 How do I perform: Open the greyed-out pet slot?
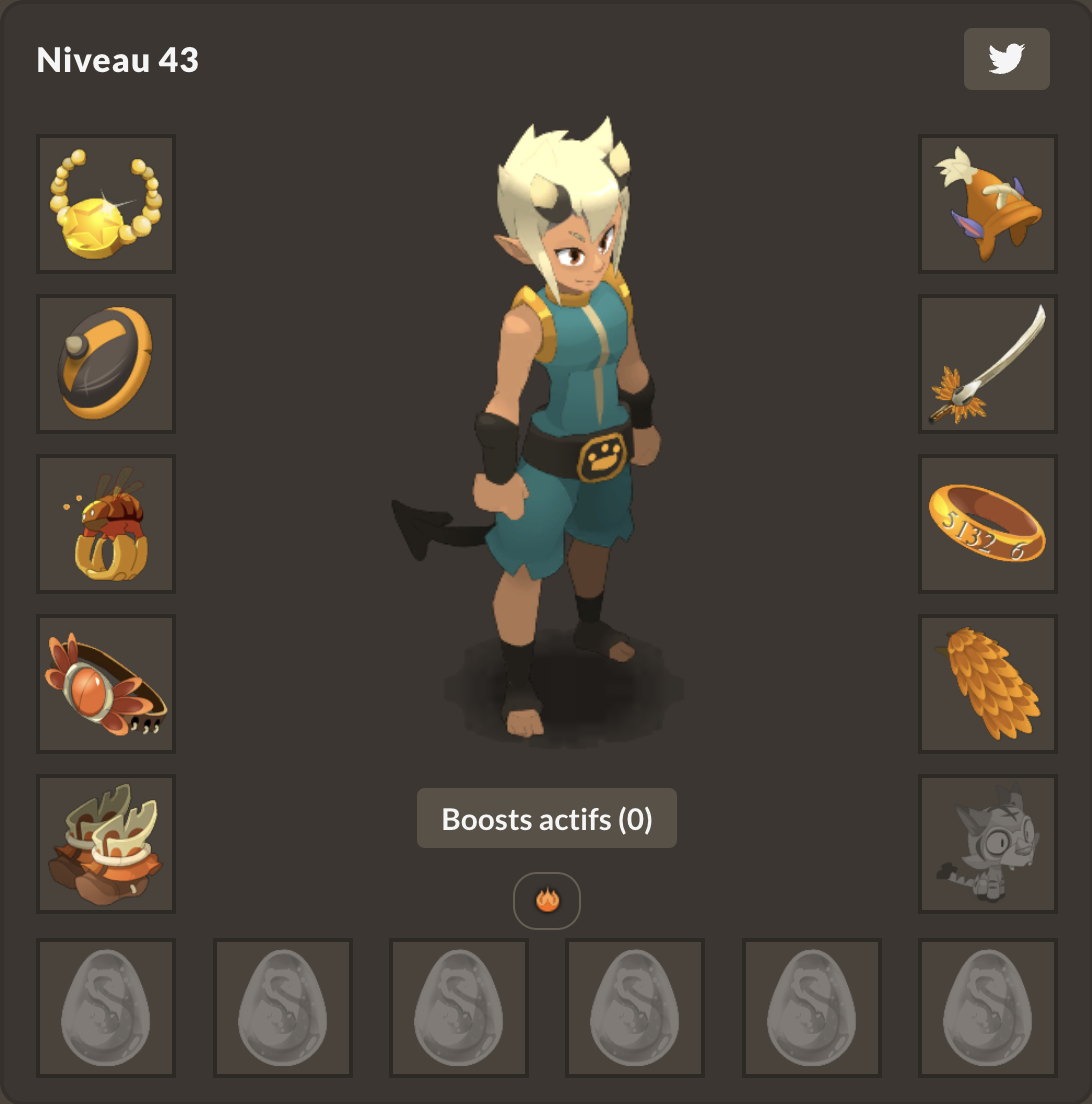(x=988, y=844)
